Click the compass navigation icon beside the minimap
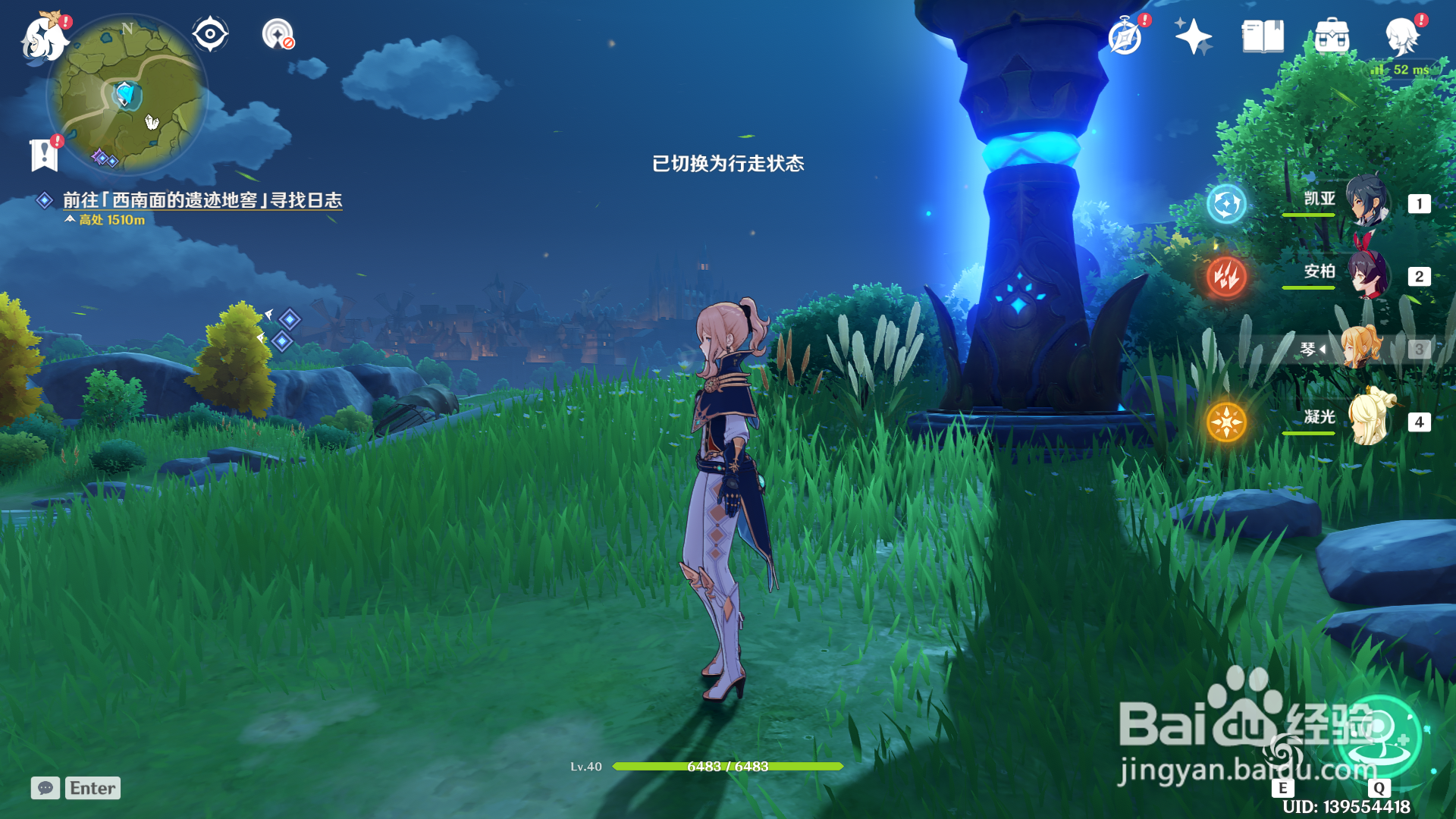The height and width of the screenshot is (819, 1456). [x=210, y=33]
